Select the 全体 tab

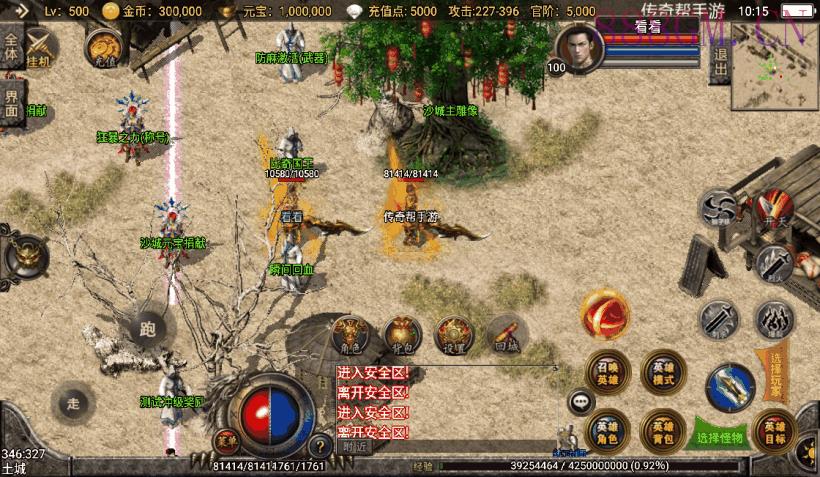12,48
